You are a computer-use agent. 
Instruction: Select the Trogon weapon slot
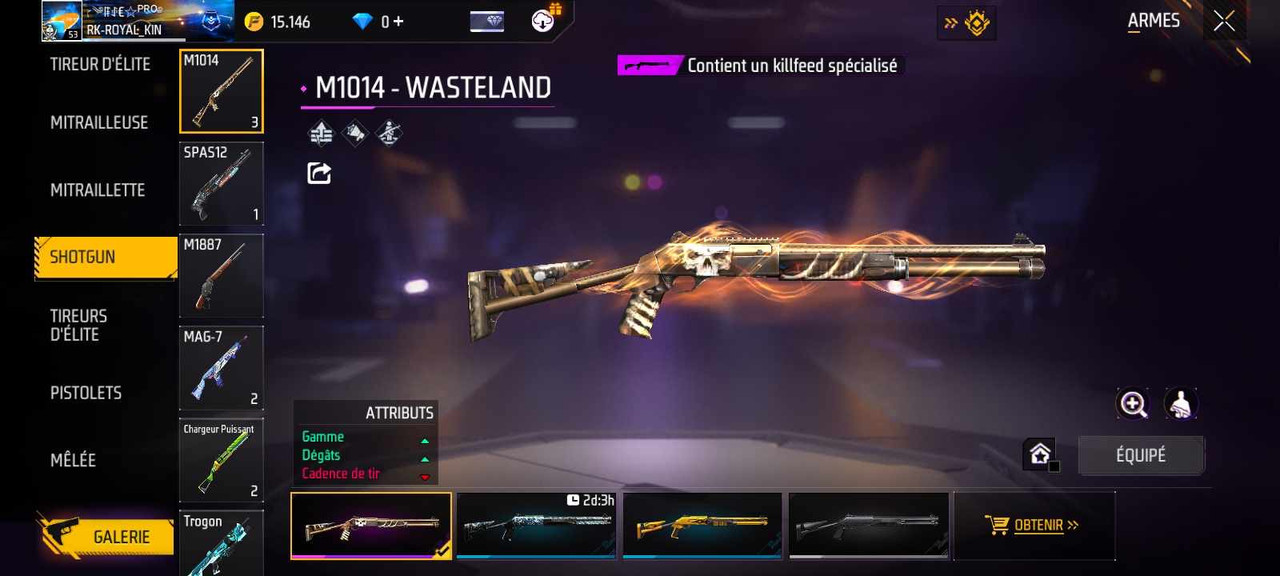221,543
